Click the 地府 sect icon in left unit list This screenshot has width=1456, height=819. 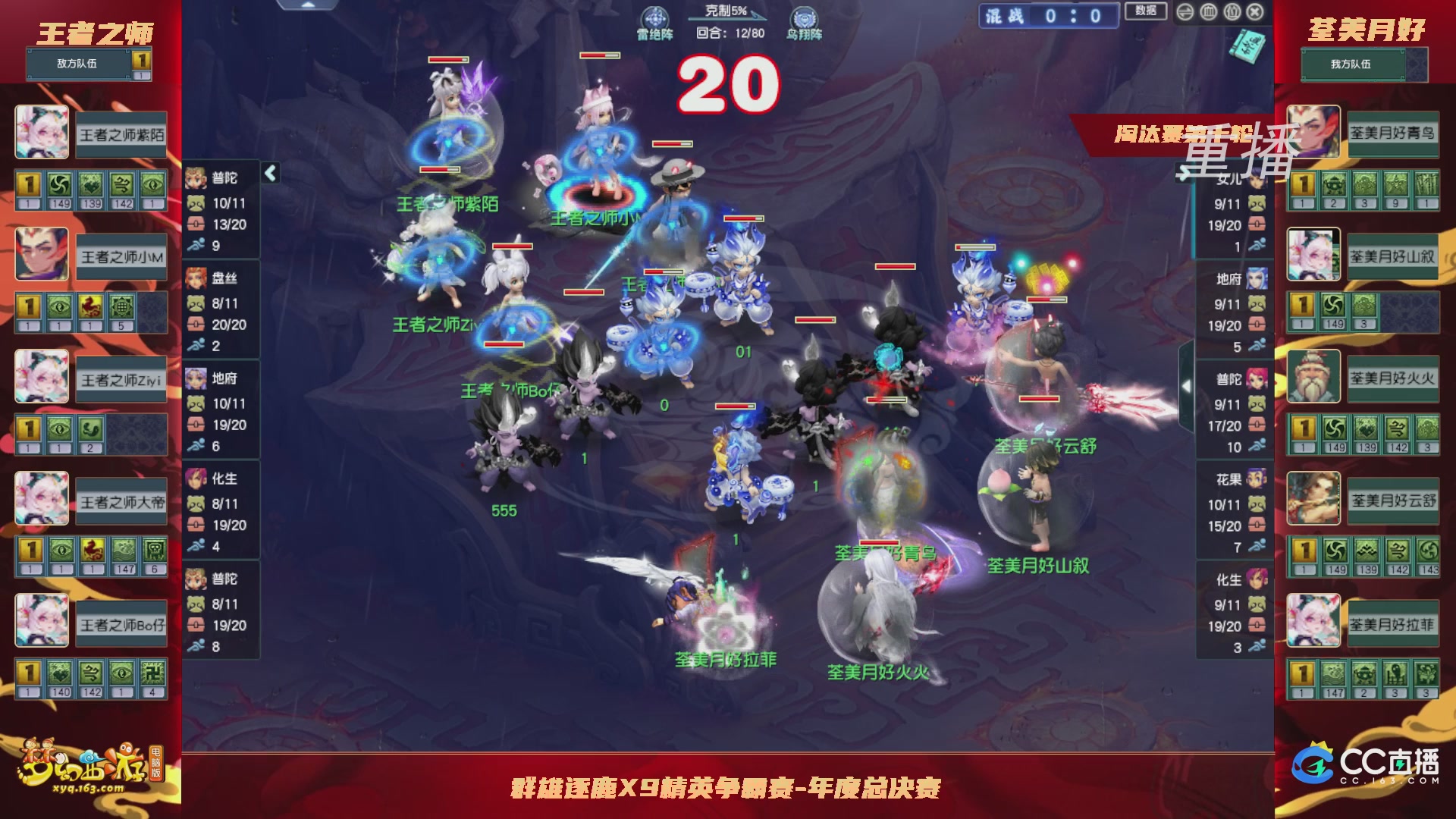[196, 379]
